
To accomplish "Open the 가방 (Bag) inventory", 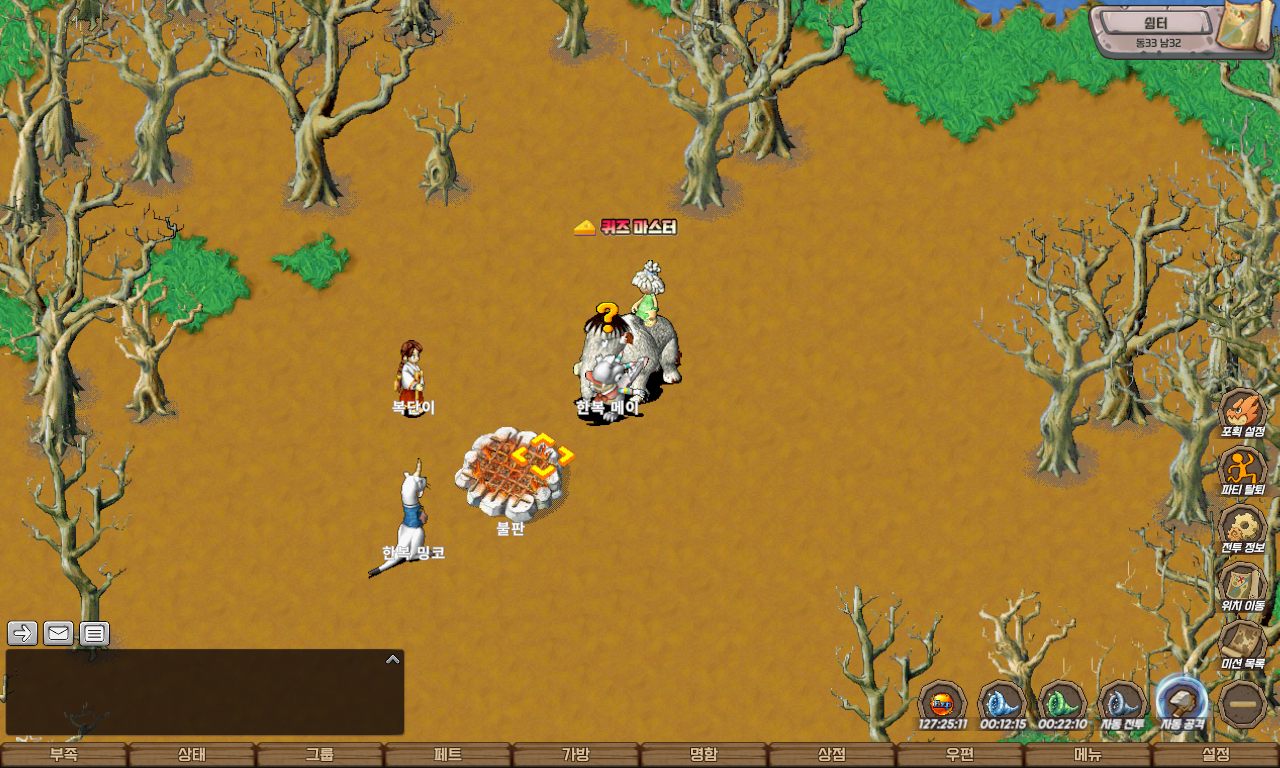I will coord(576,755).
